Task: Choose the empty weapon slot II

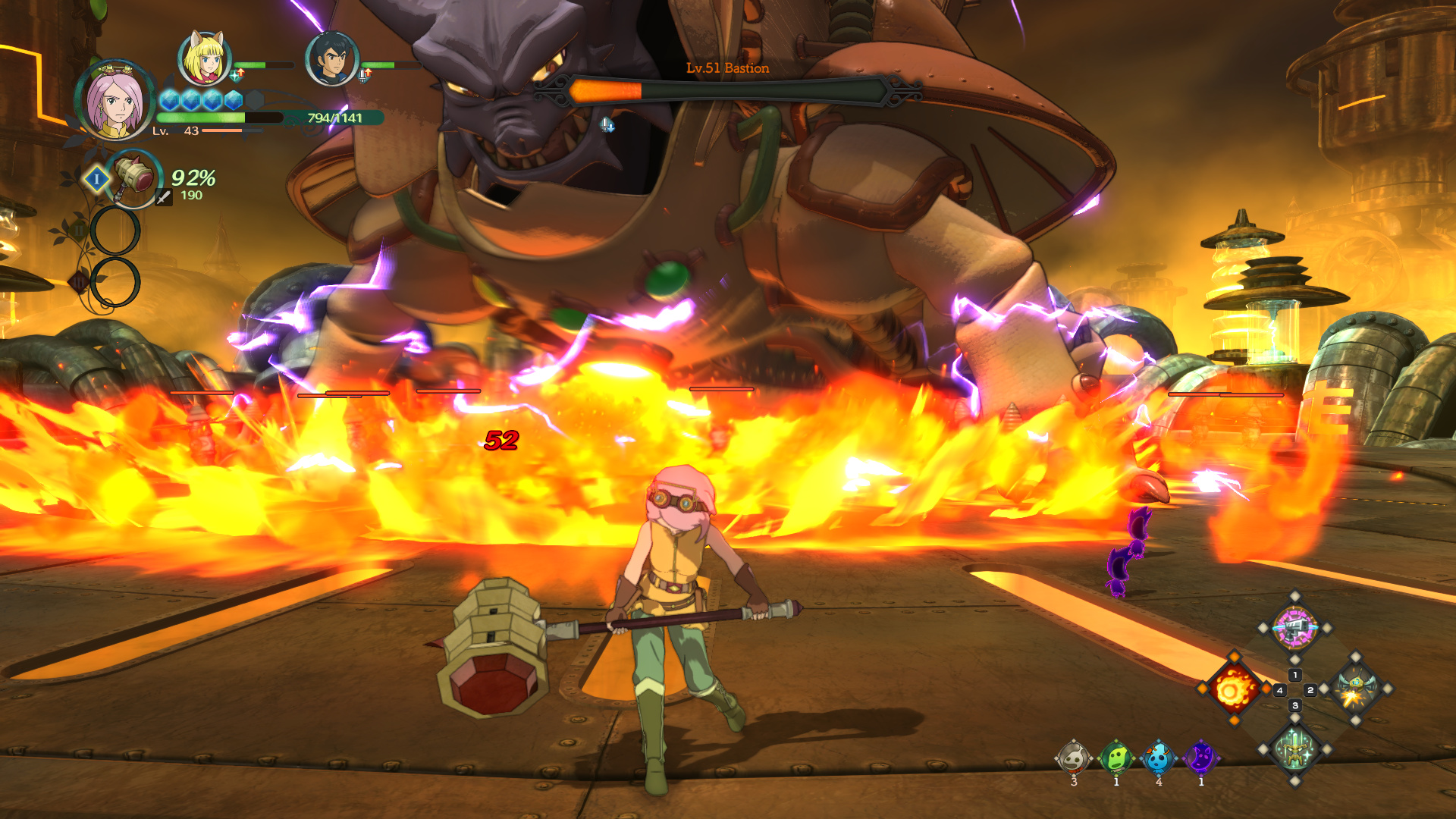Action: [x=115, y=231]
